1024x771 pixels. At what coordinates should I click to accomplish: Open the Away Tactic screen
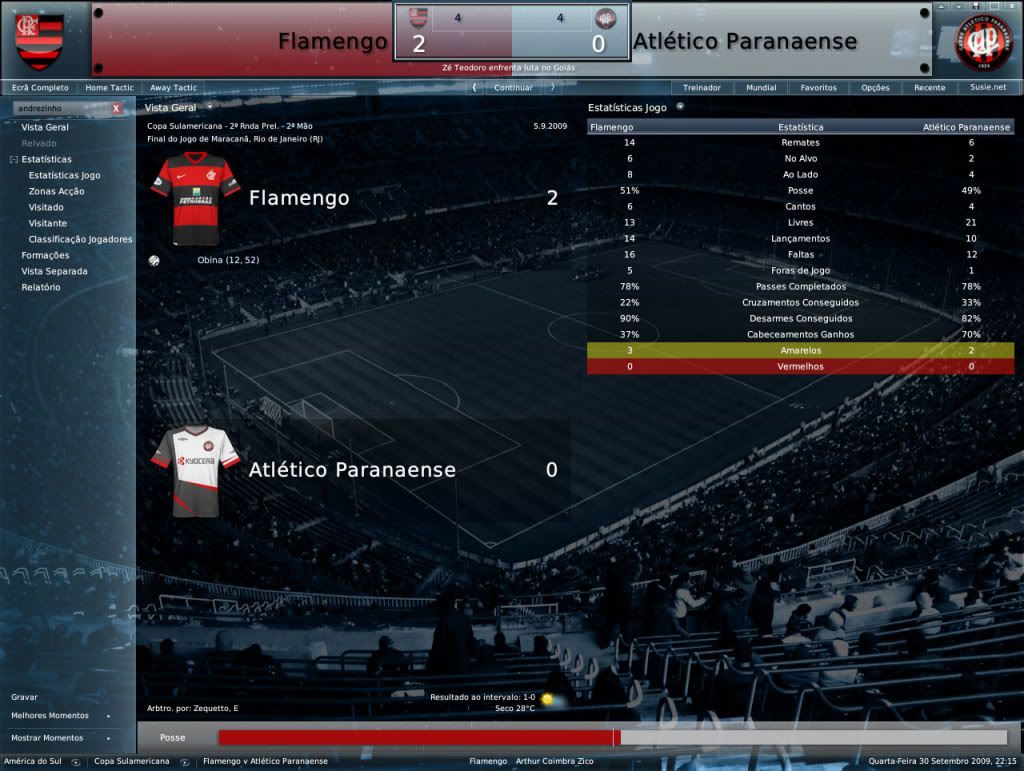[x=173, y=88]
